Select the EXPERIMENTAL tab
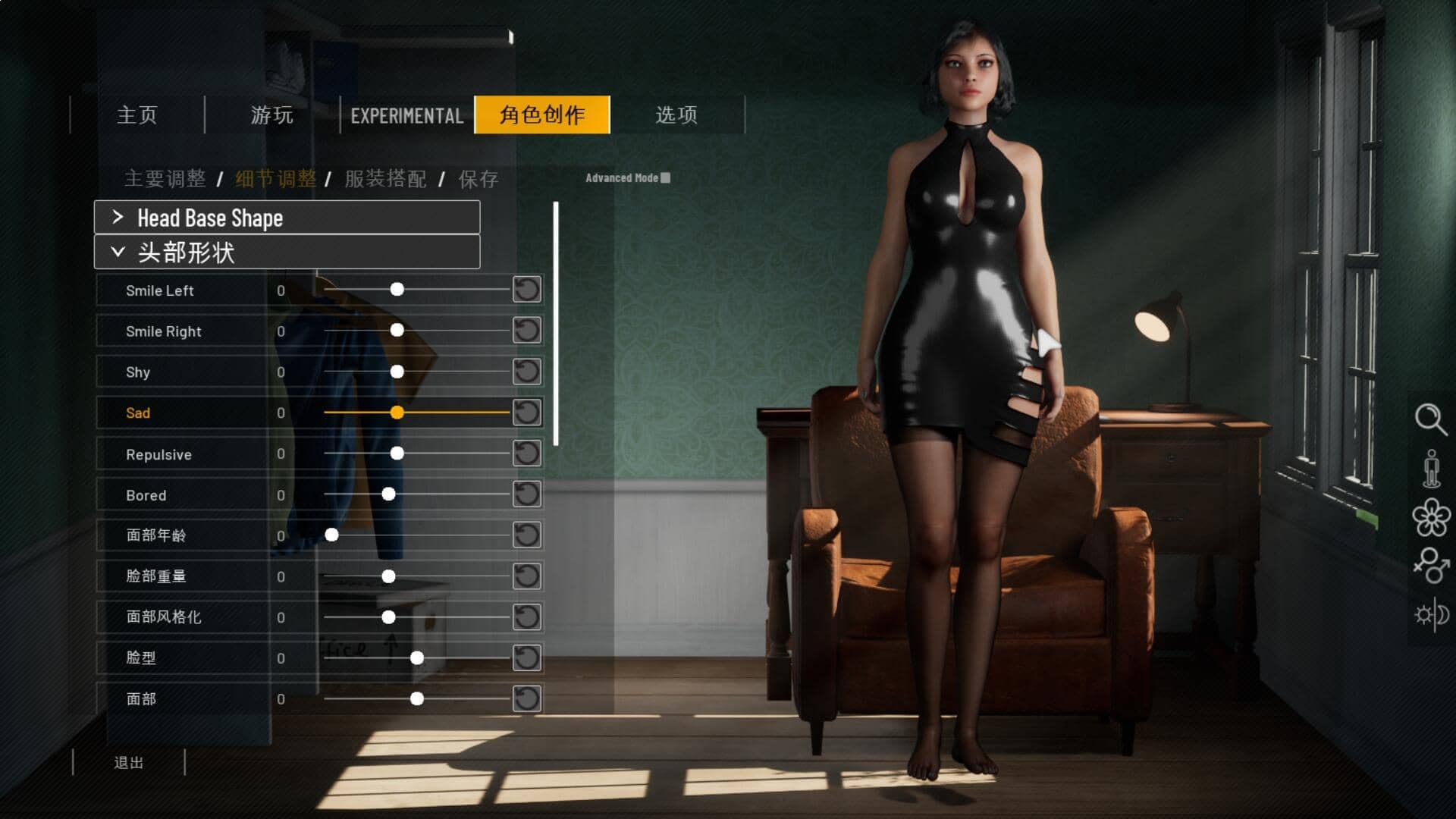The image size is (1456, 819). click(x=407, y=115)
